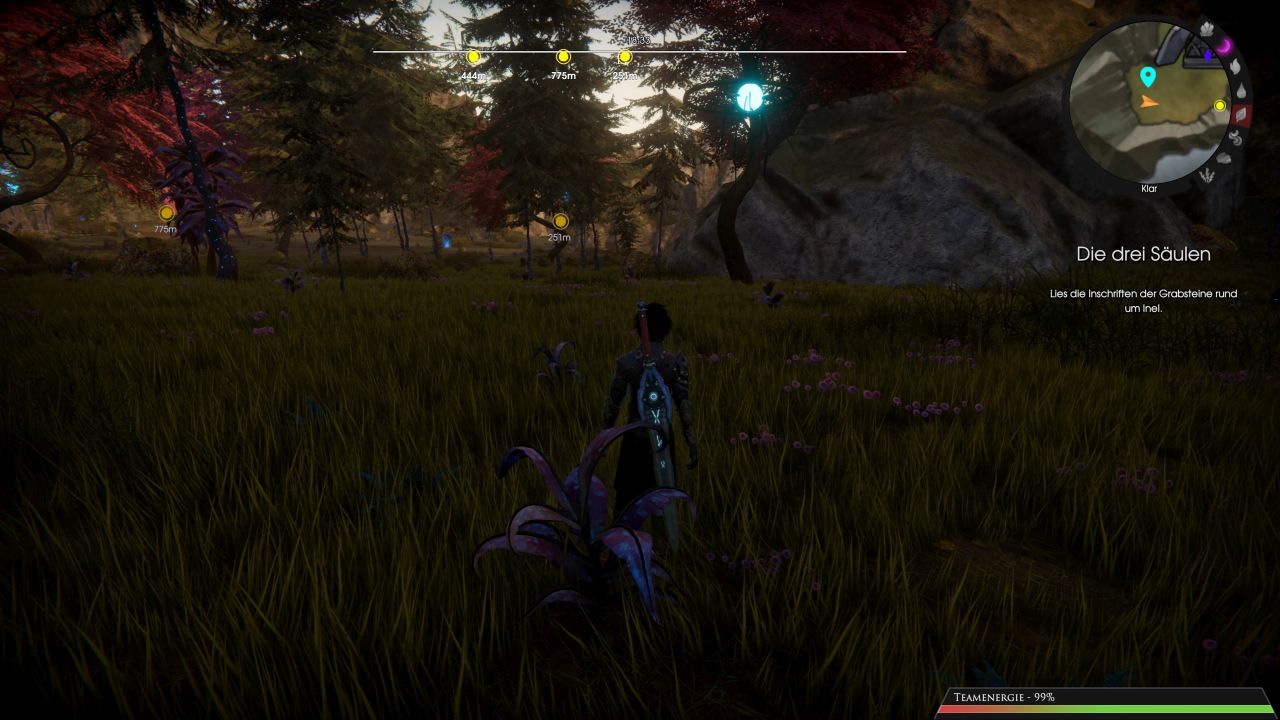Click the white leaf icon above the red leaf
This screenshot has height=720, width=1280.
1237,65
